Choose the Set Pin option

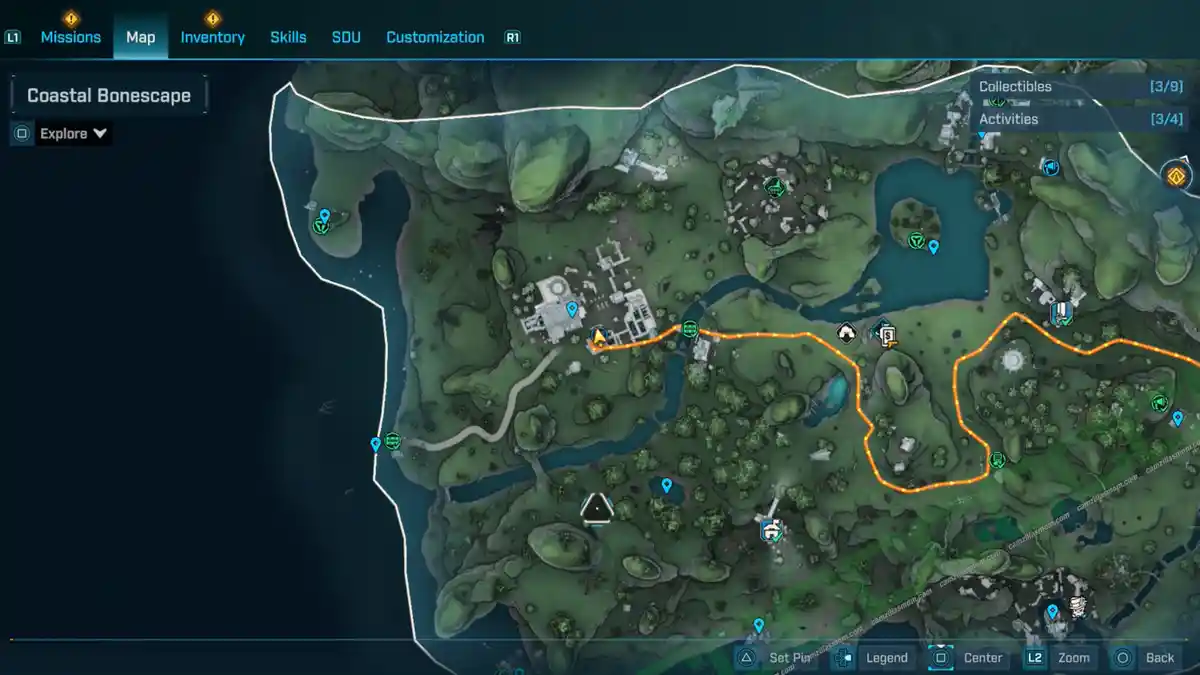789,657
